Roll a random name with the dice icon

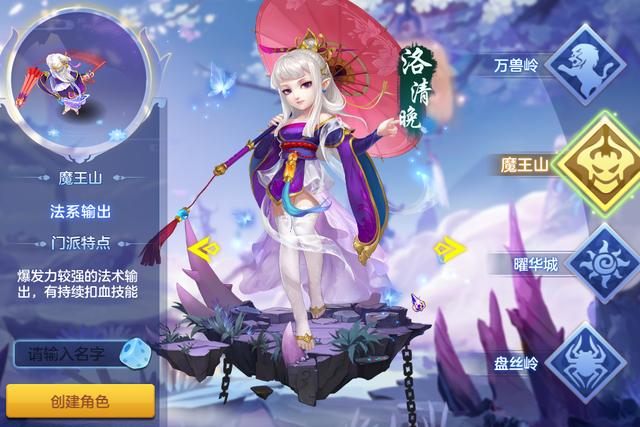pyautogui.click(x=133, y=353)
